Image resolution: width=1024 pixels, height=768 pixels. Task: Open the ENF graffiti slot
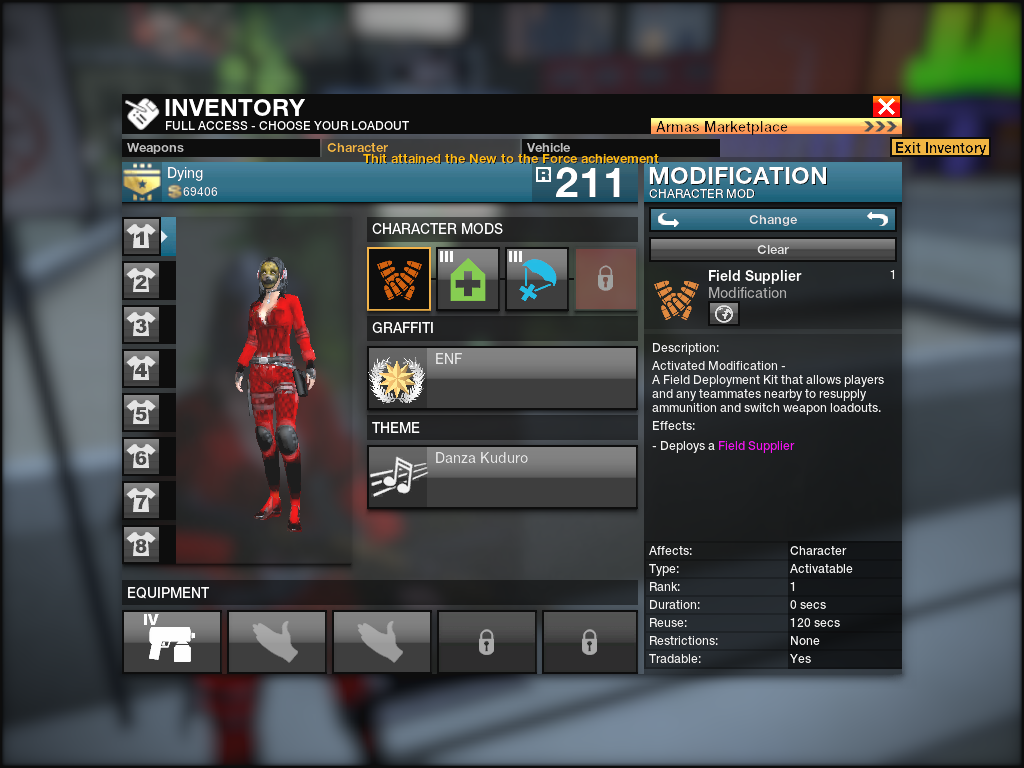502,378
